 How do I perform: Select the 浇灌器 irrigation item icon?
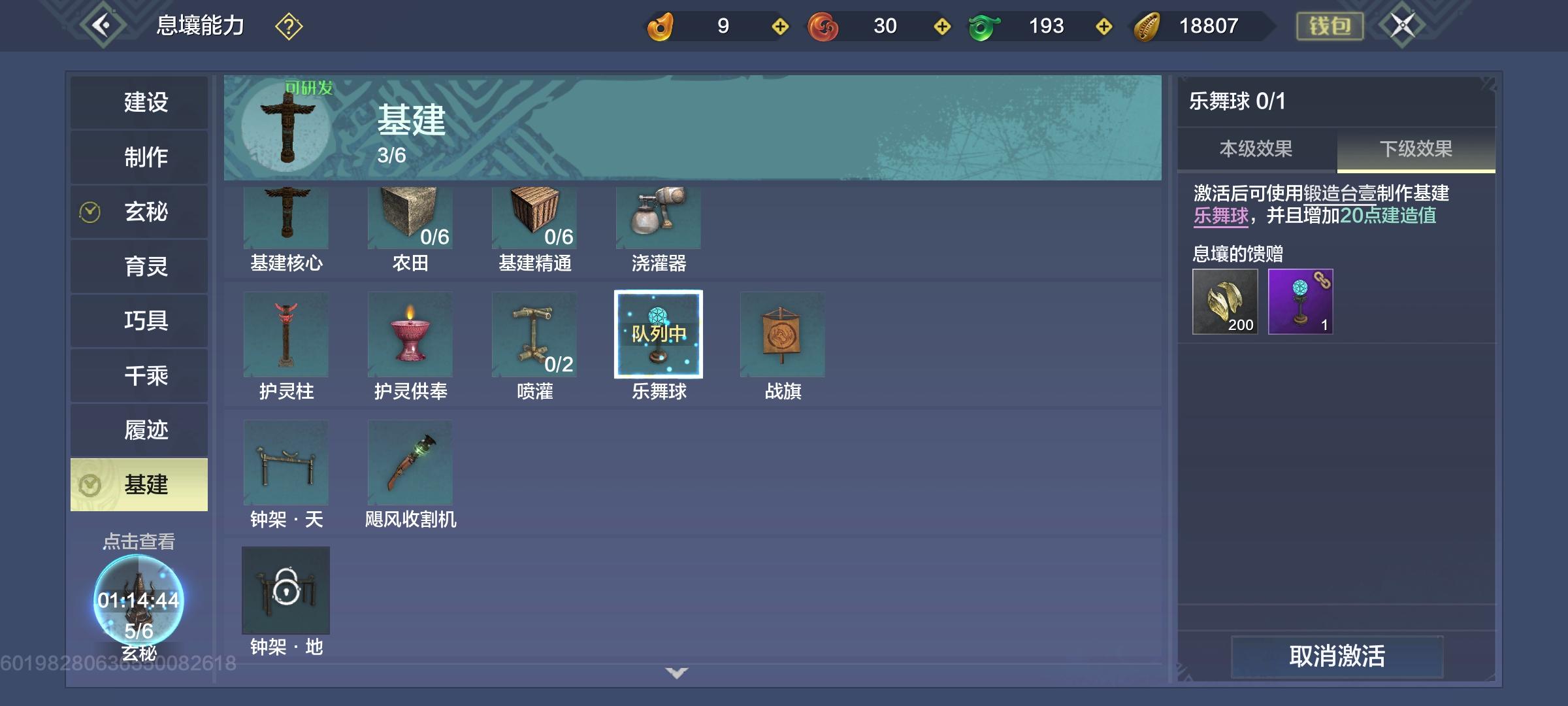(x=657, y=218)
